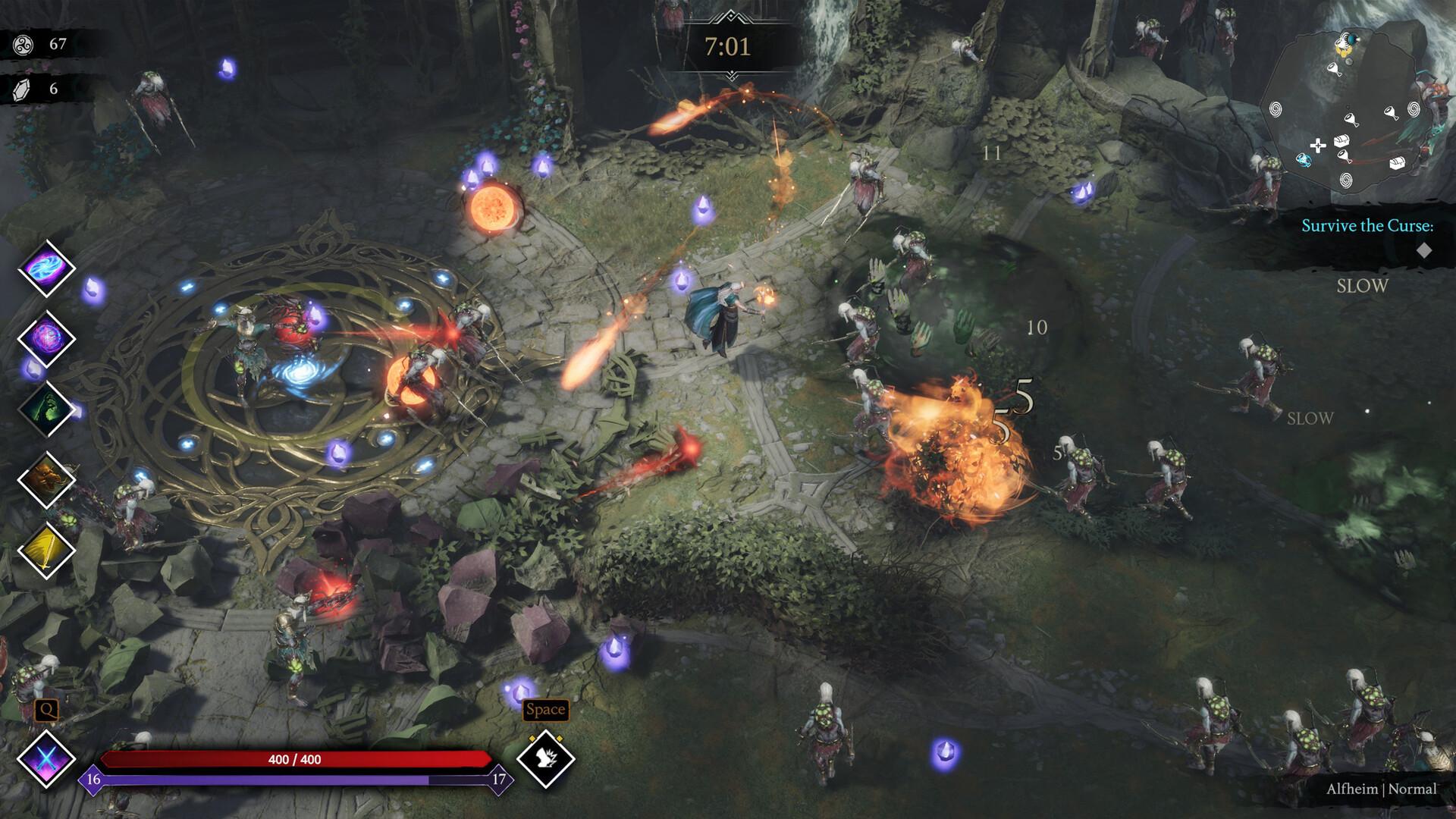
Task: Click the crystal shard icon showing 6
Action: [23, 89]
